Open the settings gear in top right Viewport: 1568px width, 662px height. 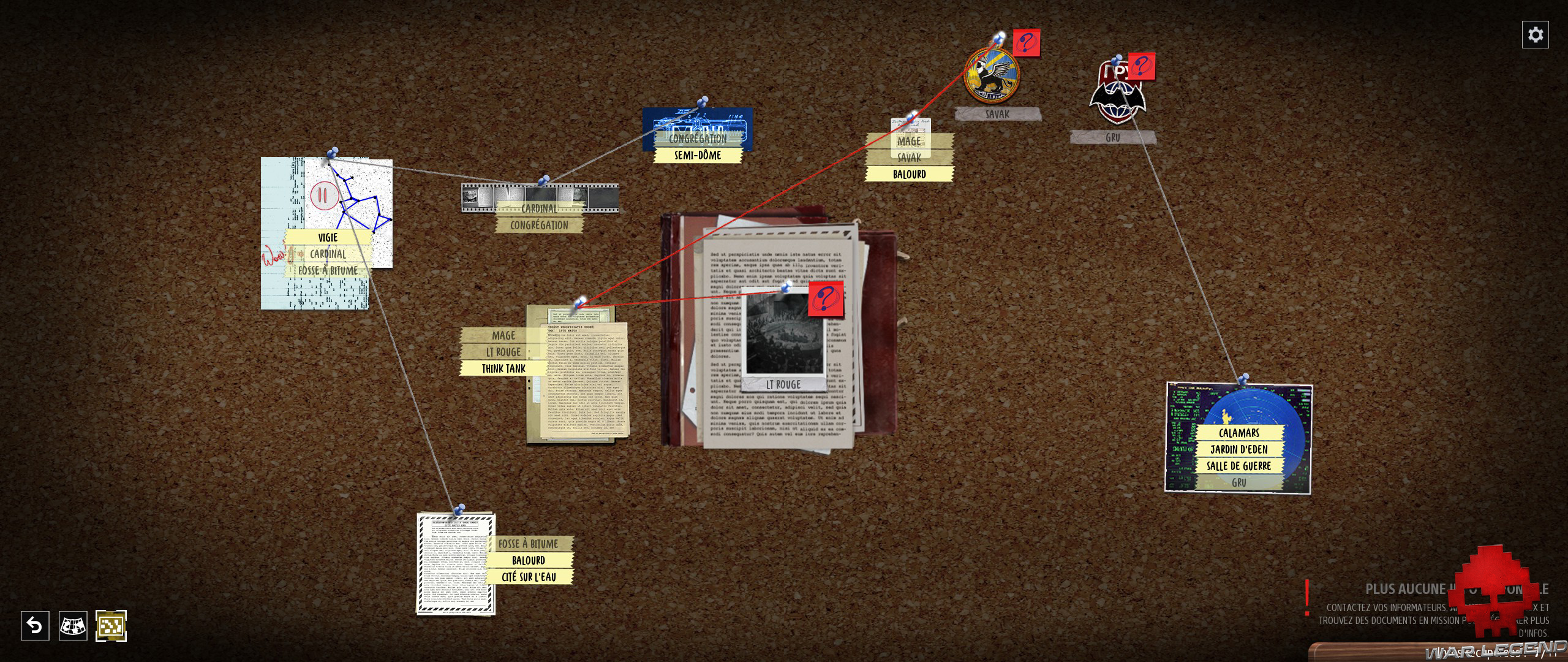(1535, 34)
